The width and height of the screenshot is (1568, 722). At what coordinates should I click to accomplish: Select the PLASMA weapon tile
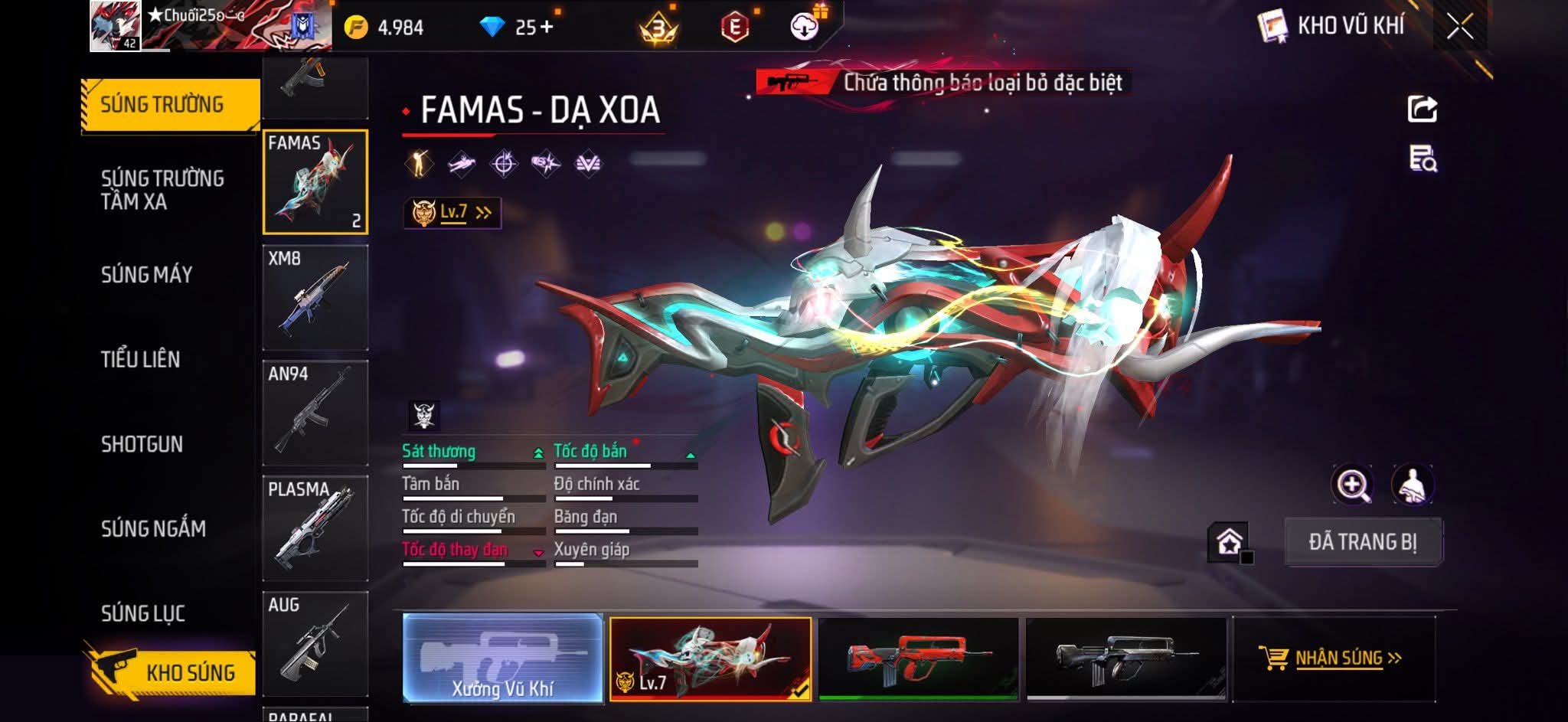tap(315, 528)
